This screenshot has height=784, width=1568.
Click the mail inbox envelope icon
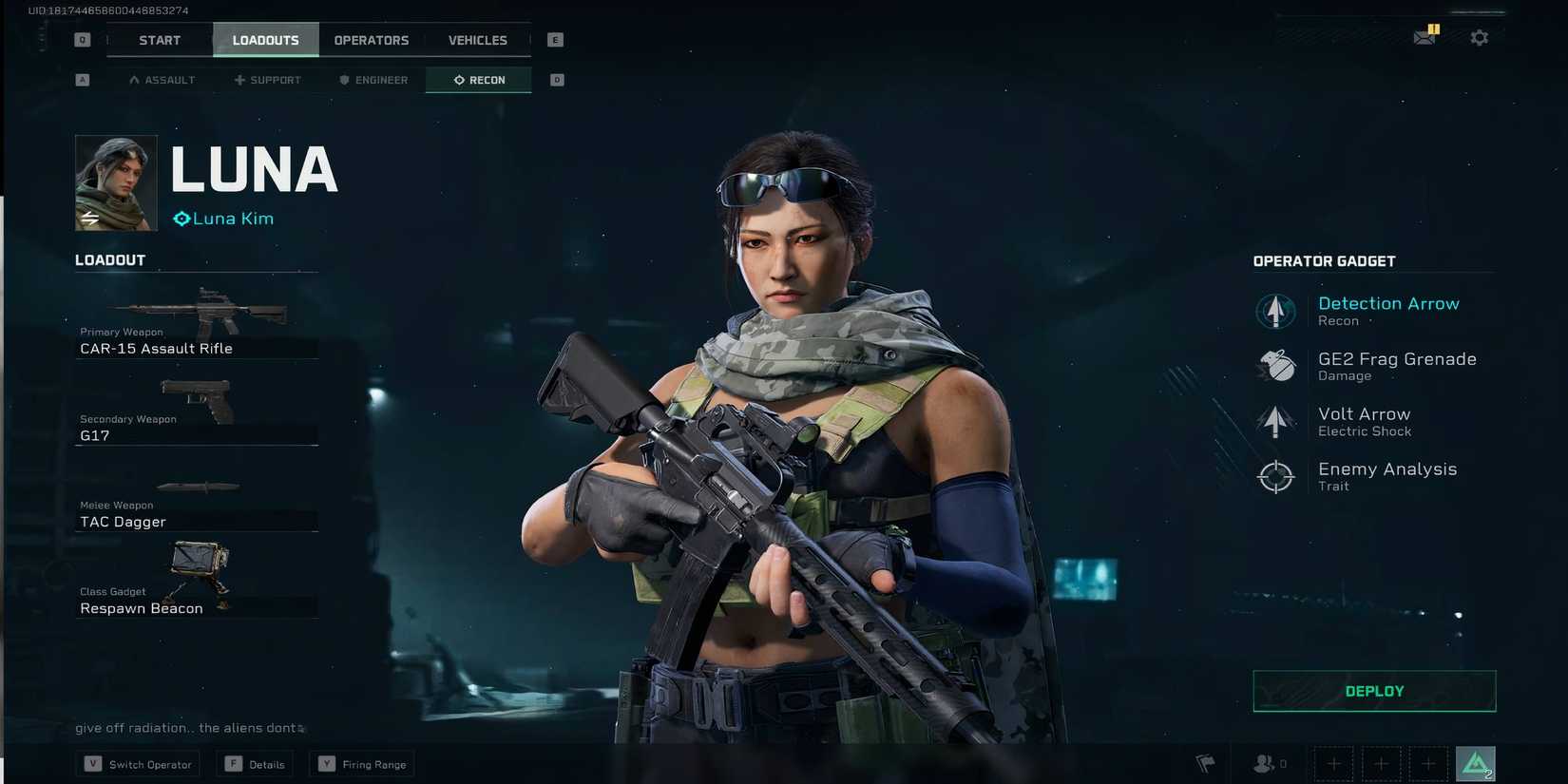1425,37
